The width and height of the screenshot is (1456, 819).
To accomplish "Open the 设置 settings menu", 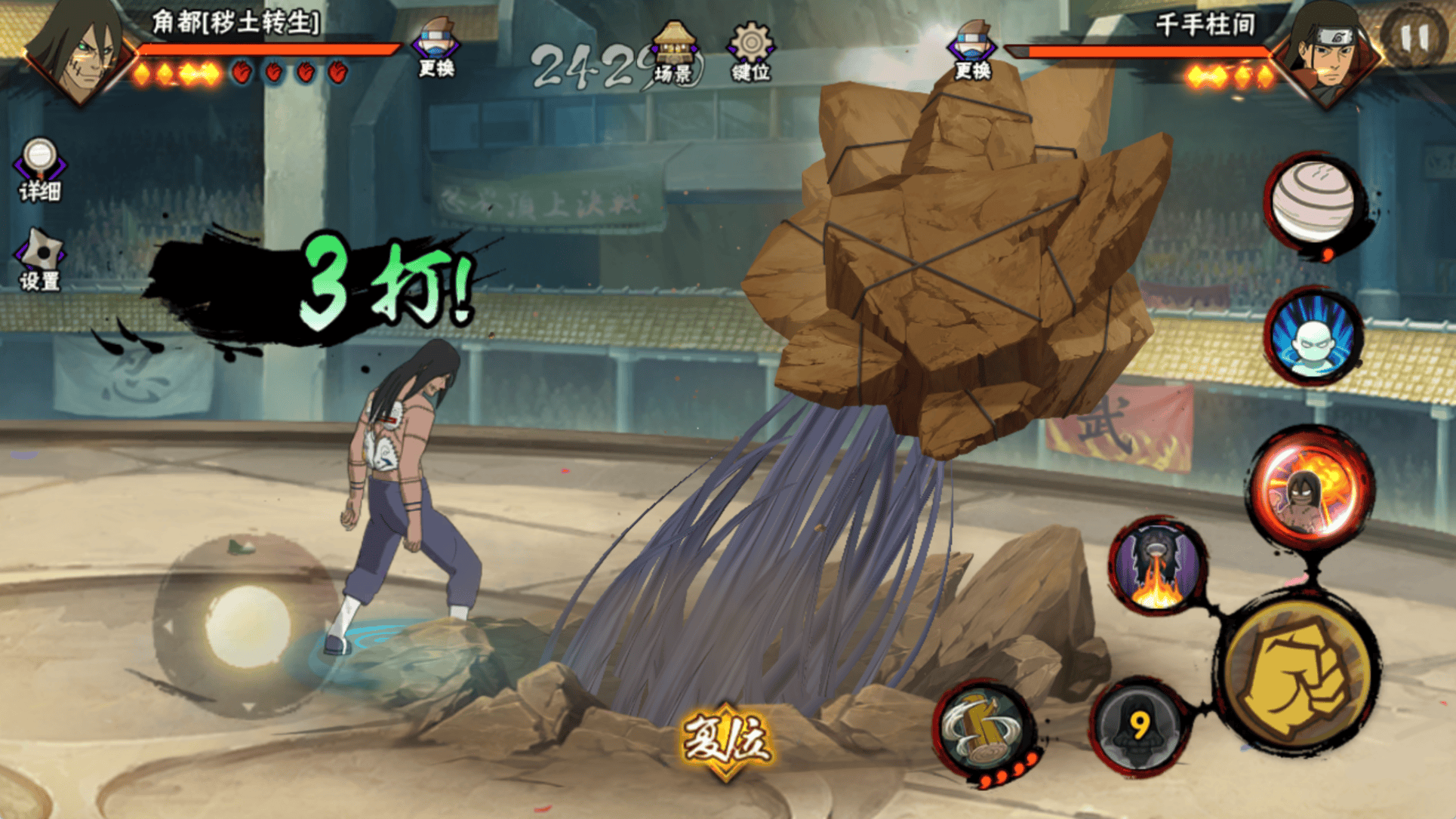I will coord(40,259).
